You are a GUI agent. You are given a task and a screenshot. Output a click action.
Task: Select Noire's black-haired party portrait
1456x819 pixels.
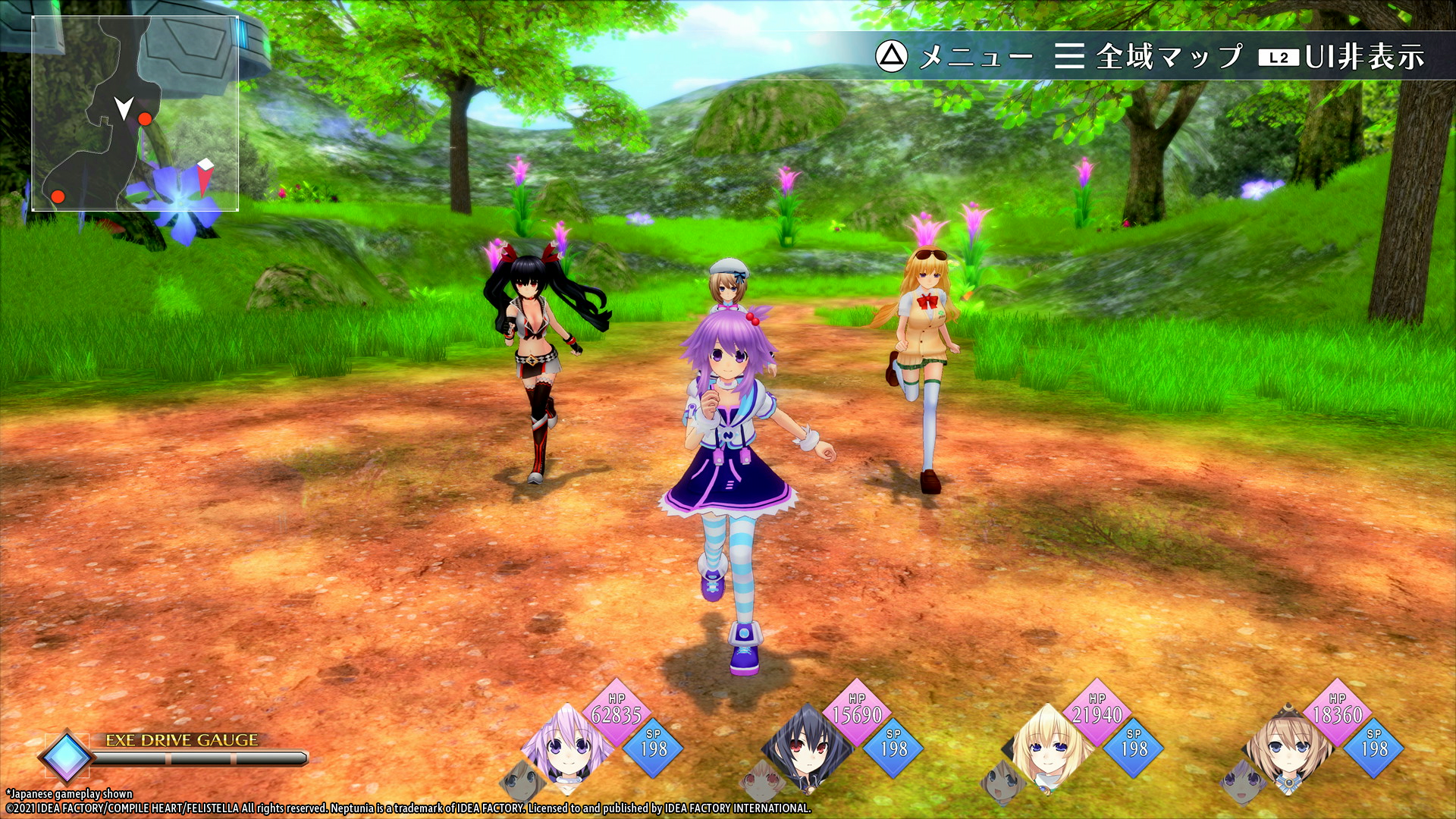807,746
